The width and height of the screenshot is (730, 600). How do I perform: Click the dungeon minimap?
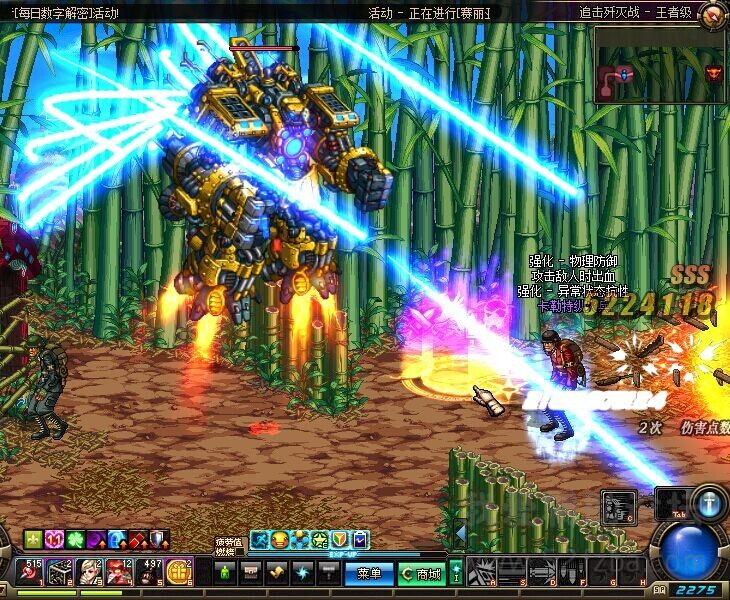658,66
